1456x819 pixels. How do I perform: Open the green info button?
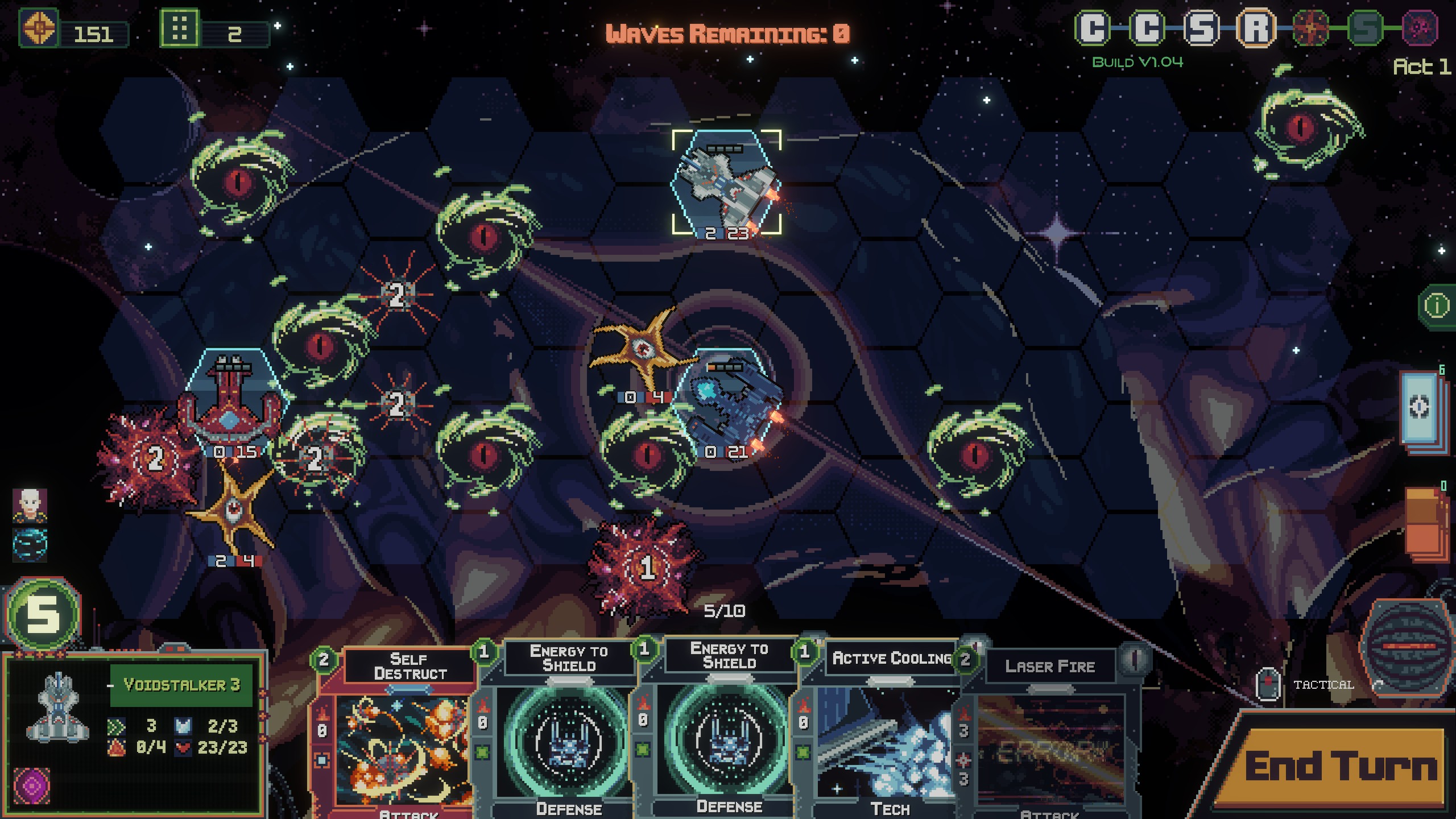coord(1437,306)
